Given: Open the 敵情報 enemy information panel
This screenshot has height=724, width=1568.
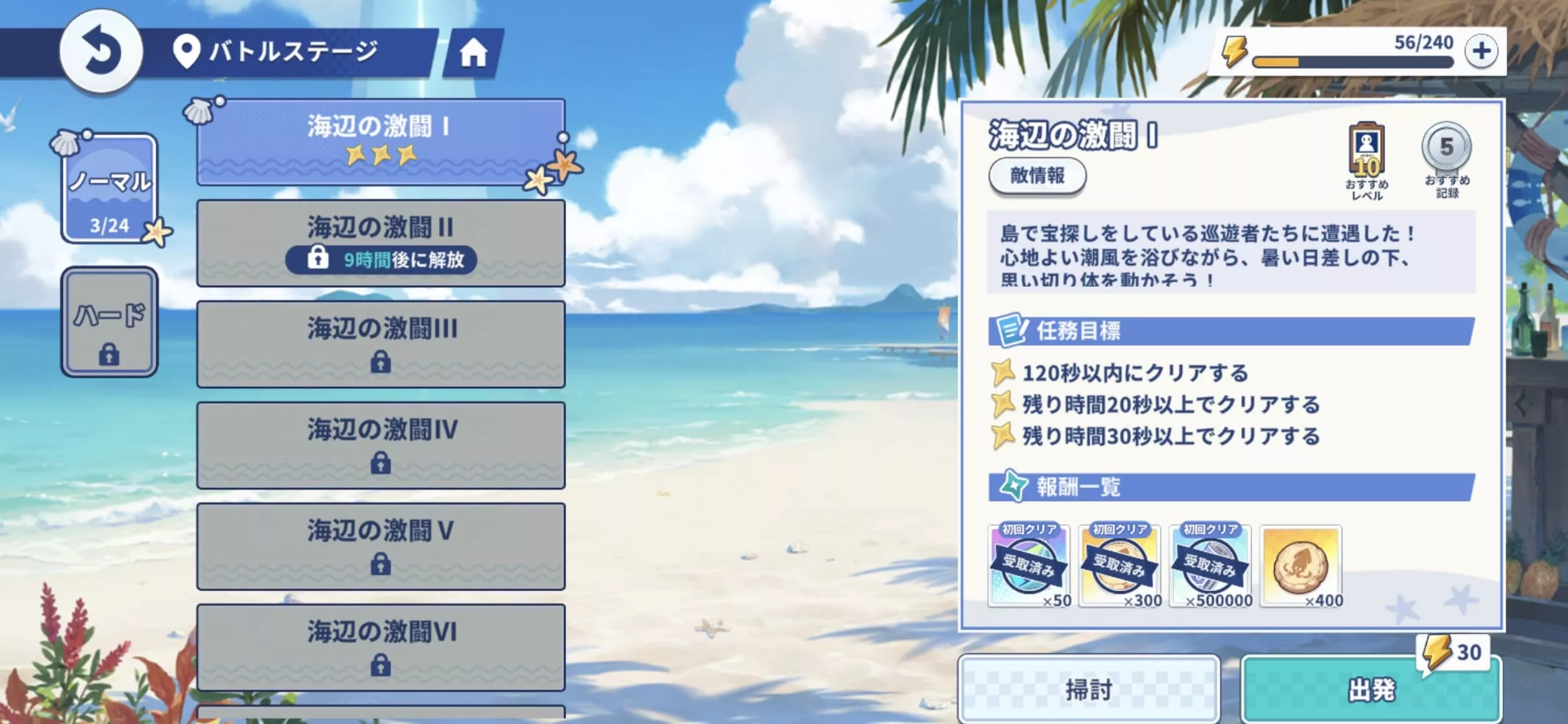Looking at the screenshot, I should point(1037,176).
